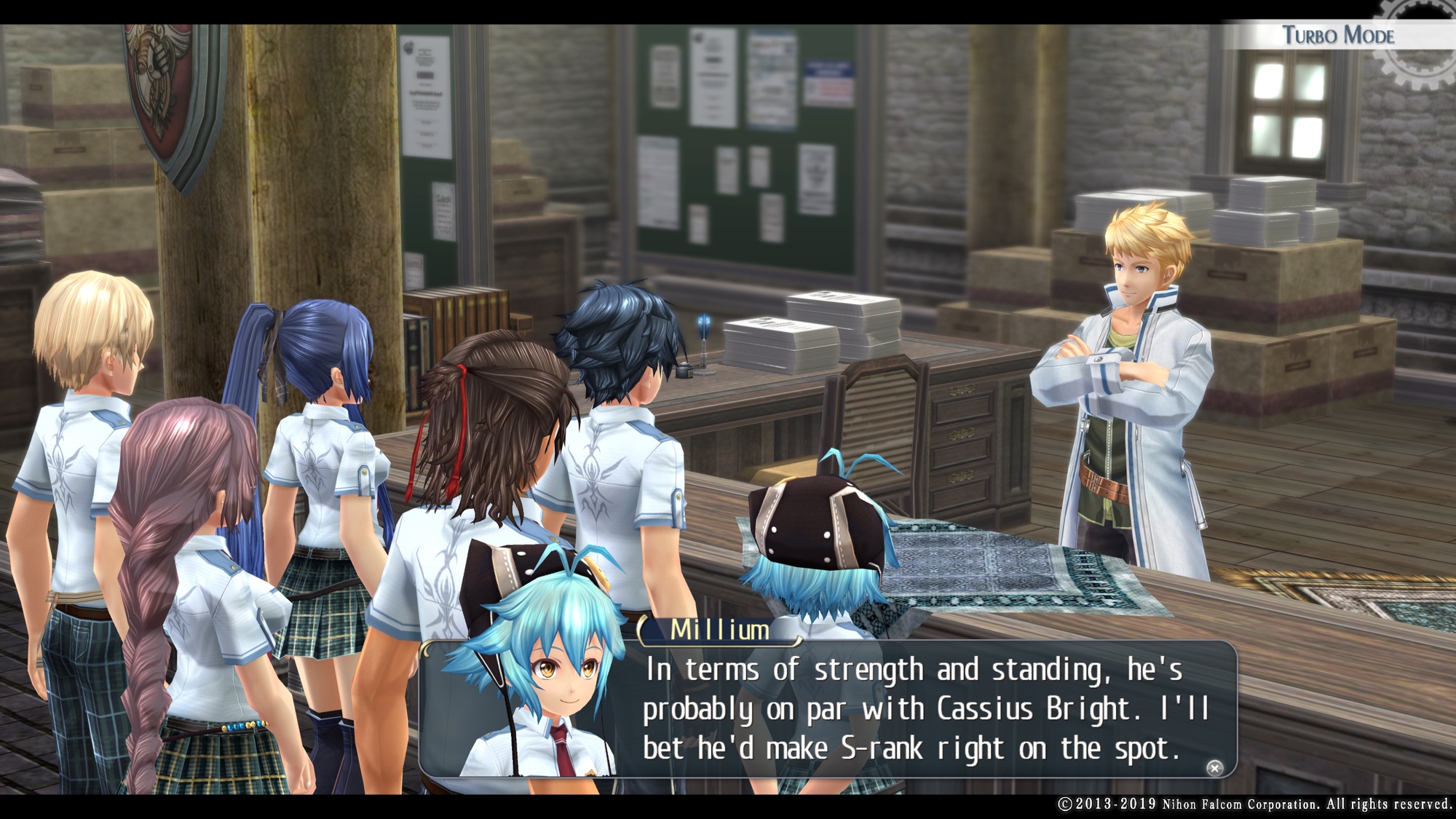This screenshot has height=819, width=1456.
Task: Advance Millium's dialogue text box
Action: coord(1214,768)
